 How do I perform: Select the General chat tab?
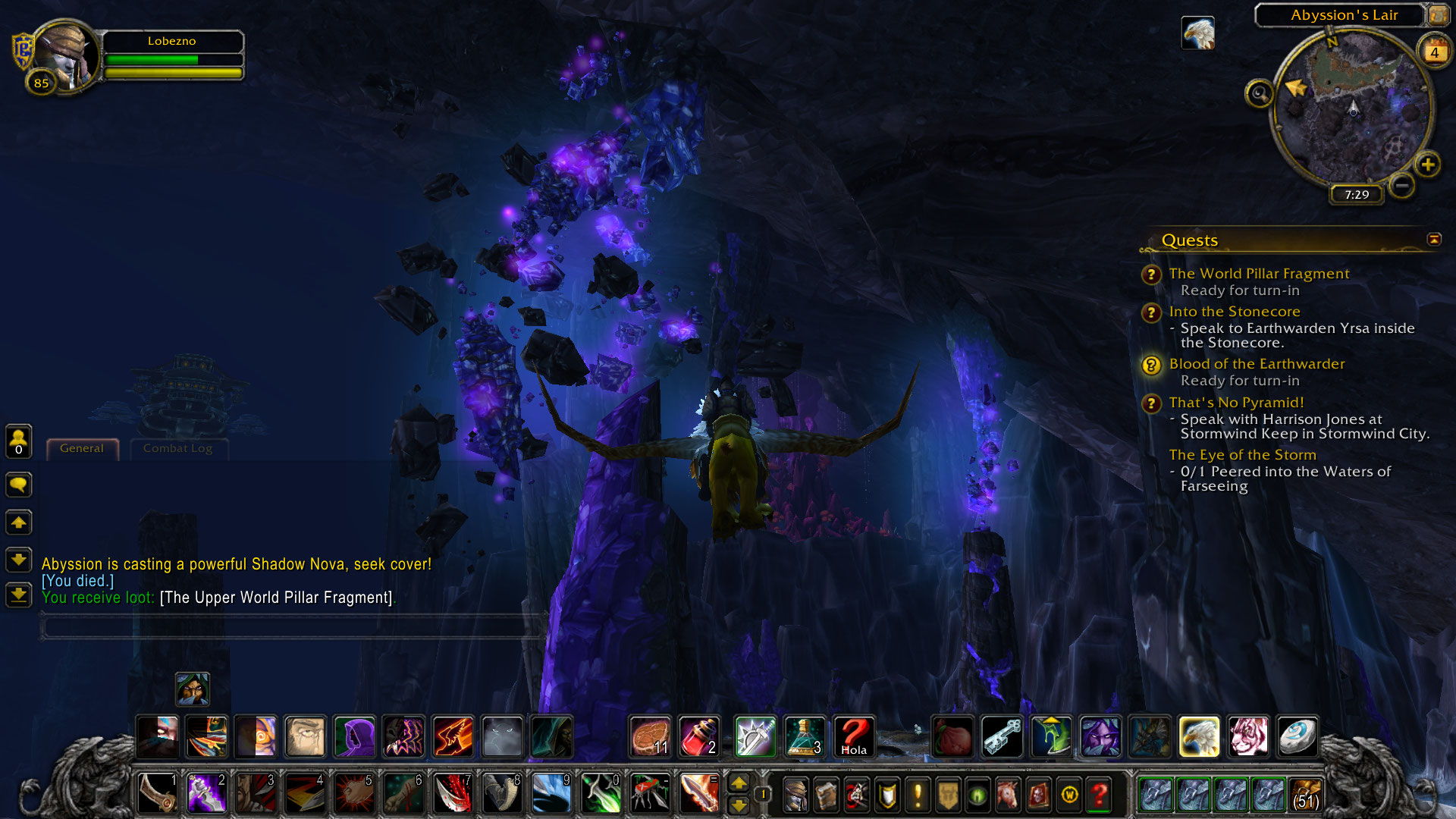pos(82,449)
